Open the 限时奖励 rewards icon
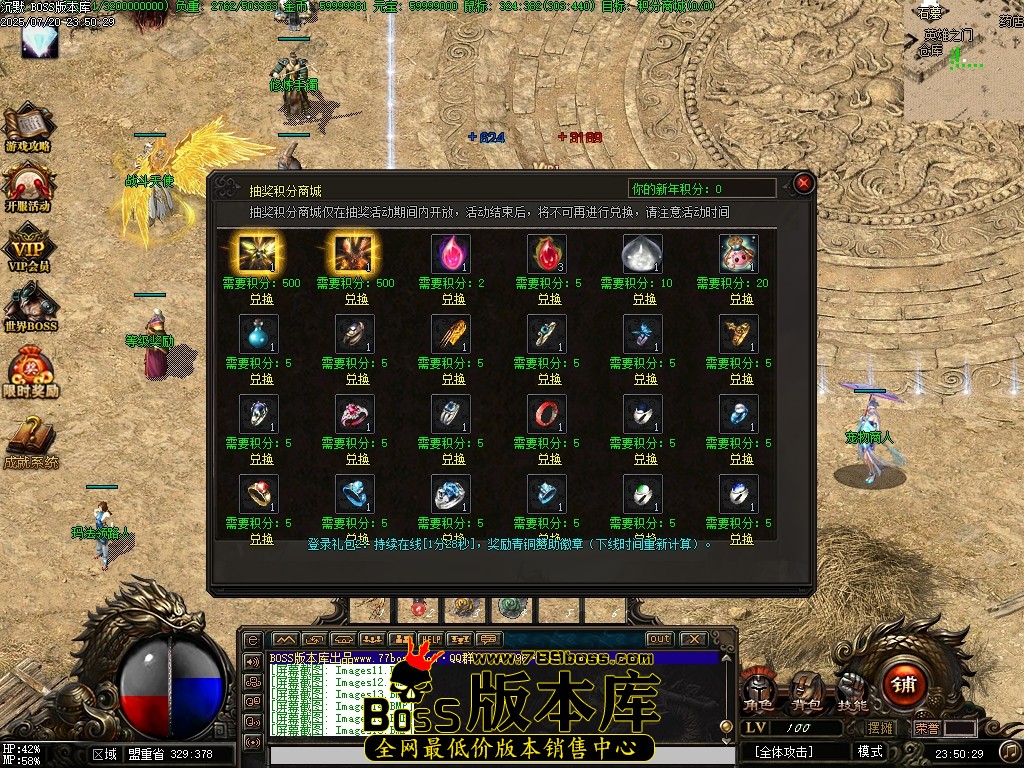This screenshot has width=1024, height=768. point(30,372)
